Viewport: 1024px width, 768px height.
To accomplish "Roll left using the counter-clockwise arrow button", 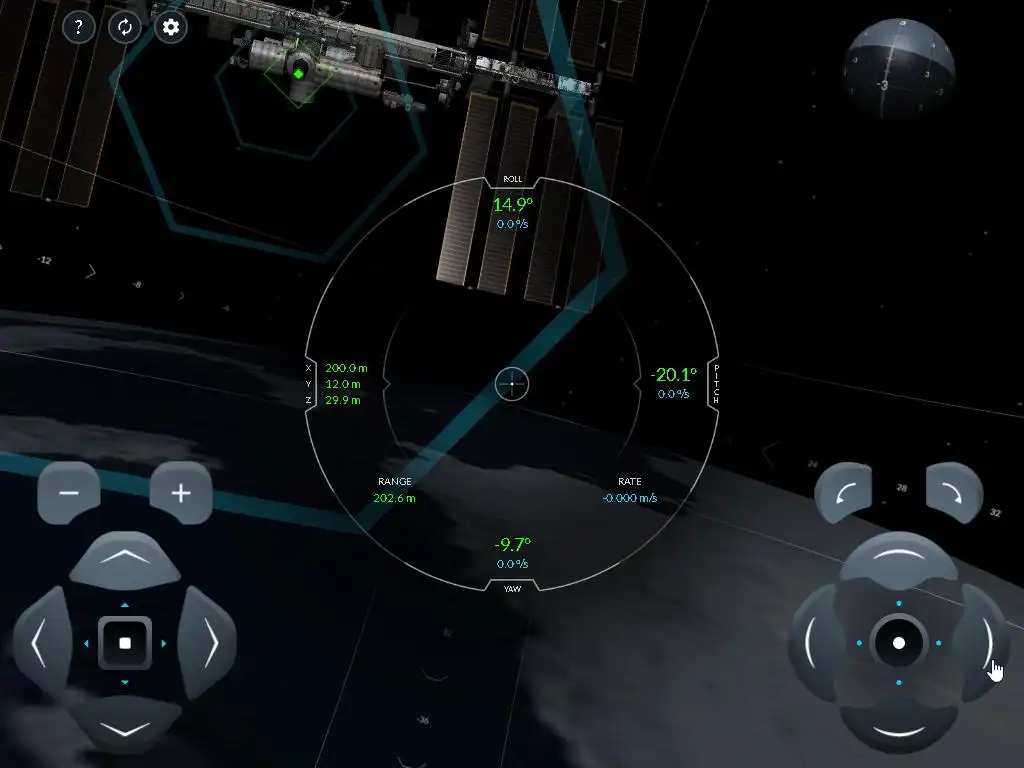I will (843, 492).
